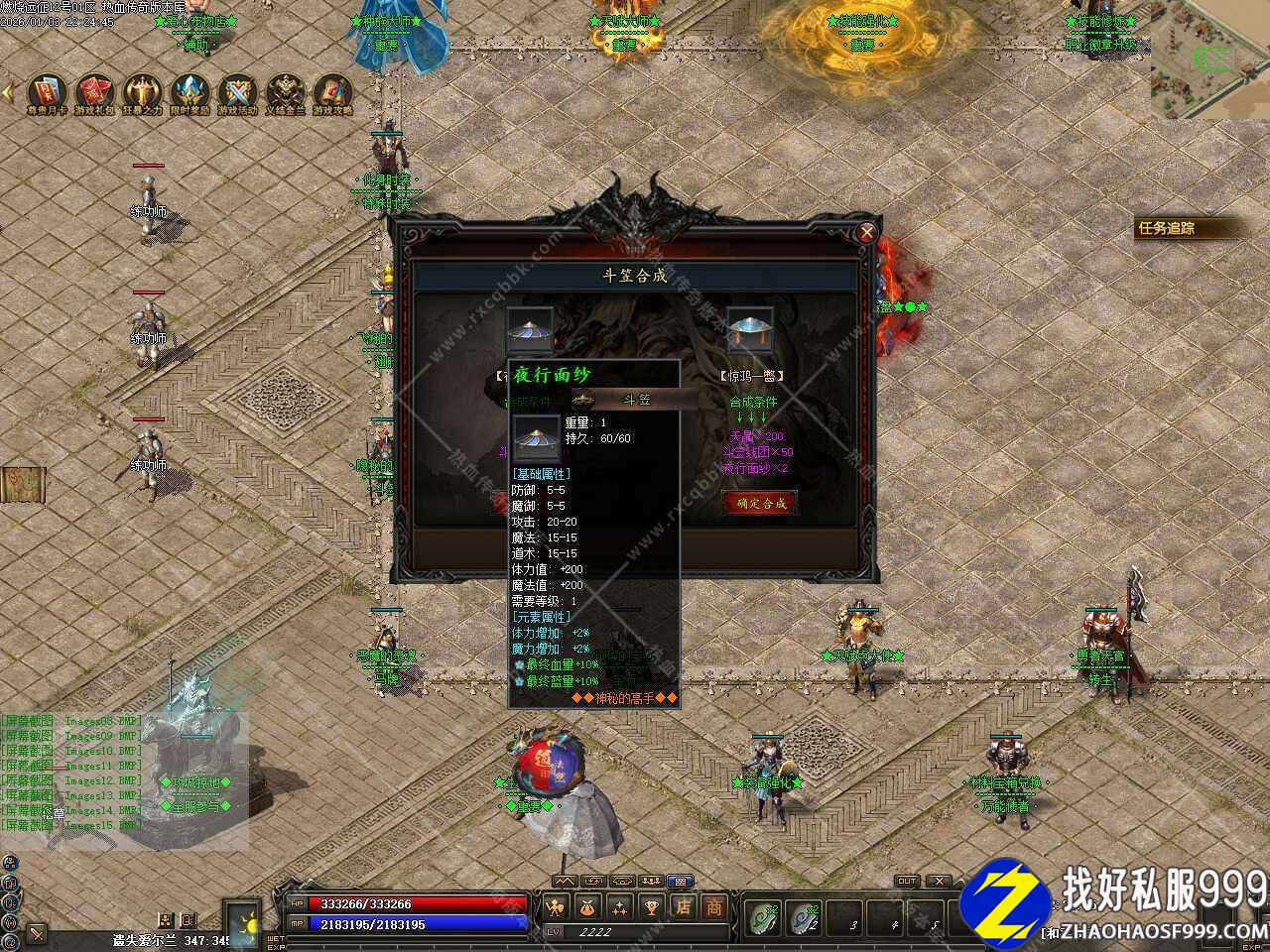
Task: Confirm synthesis with the 确定合成 button
Action: point(761,503)
